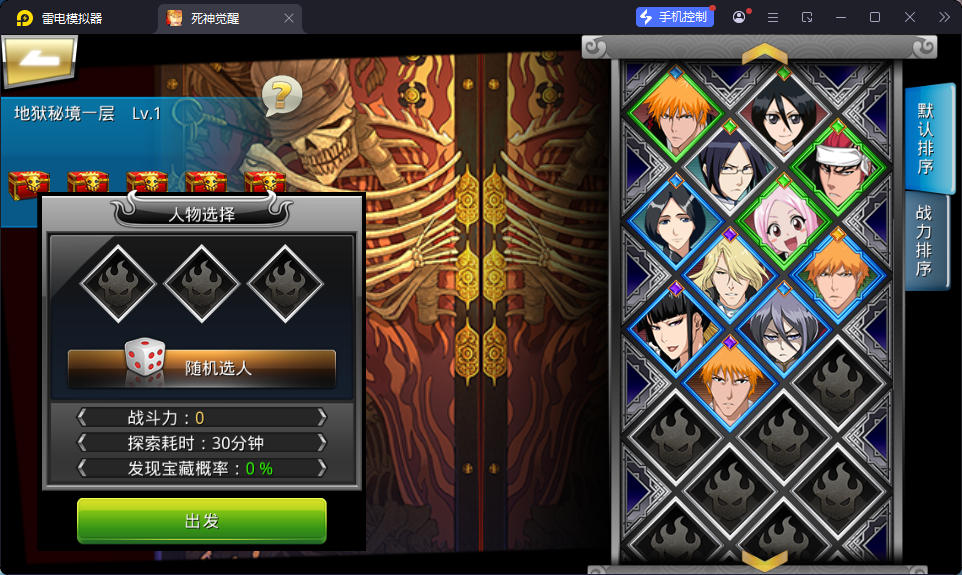Screen dimensions: 962x575
Task: Select the blonde long-haired character portrait
Action: tap(729, 275)
